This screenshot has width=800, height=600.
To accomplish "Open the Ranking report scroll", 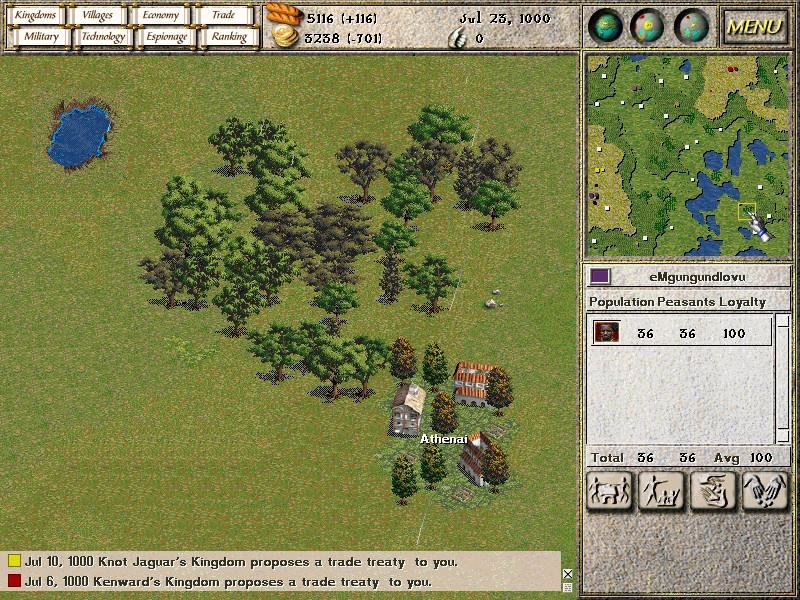I will point(228,37).
